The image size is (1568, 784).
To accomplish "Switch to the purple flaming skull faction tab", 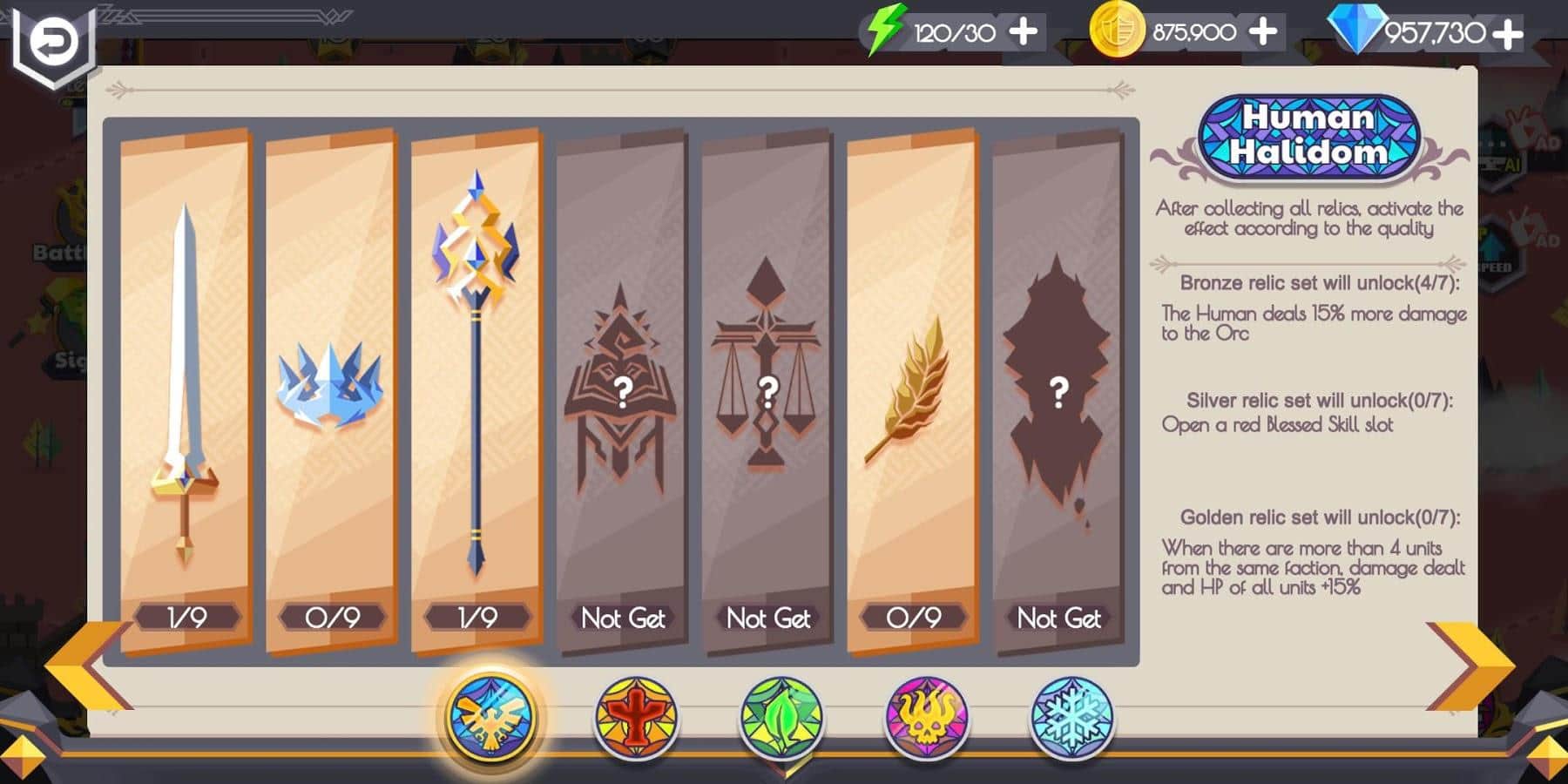I will [927, 718].
